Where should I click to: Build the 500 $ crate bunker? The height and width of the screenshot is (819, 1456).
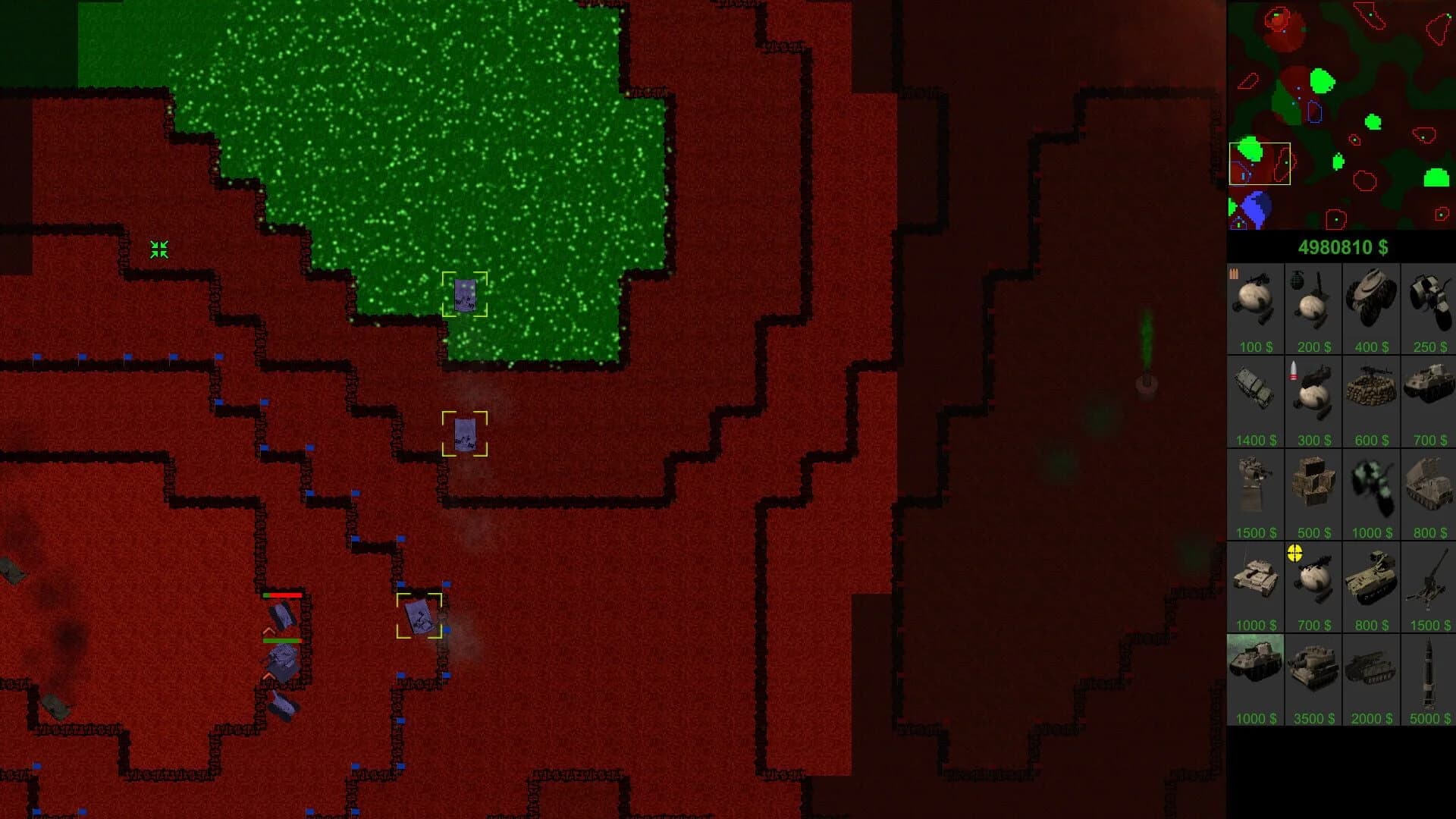[x=1313, y=491]
